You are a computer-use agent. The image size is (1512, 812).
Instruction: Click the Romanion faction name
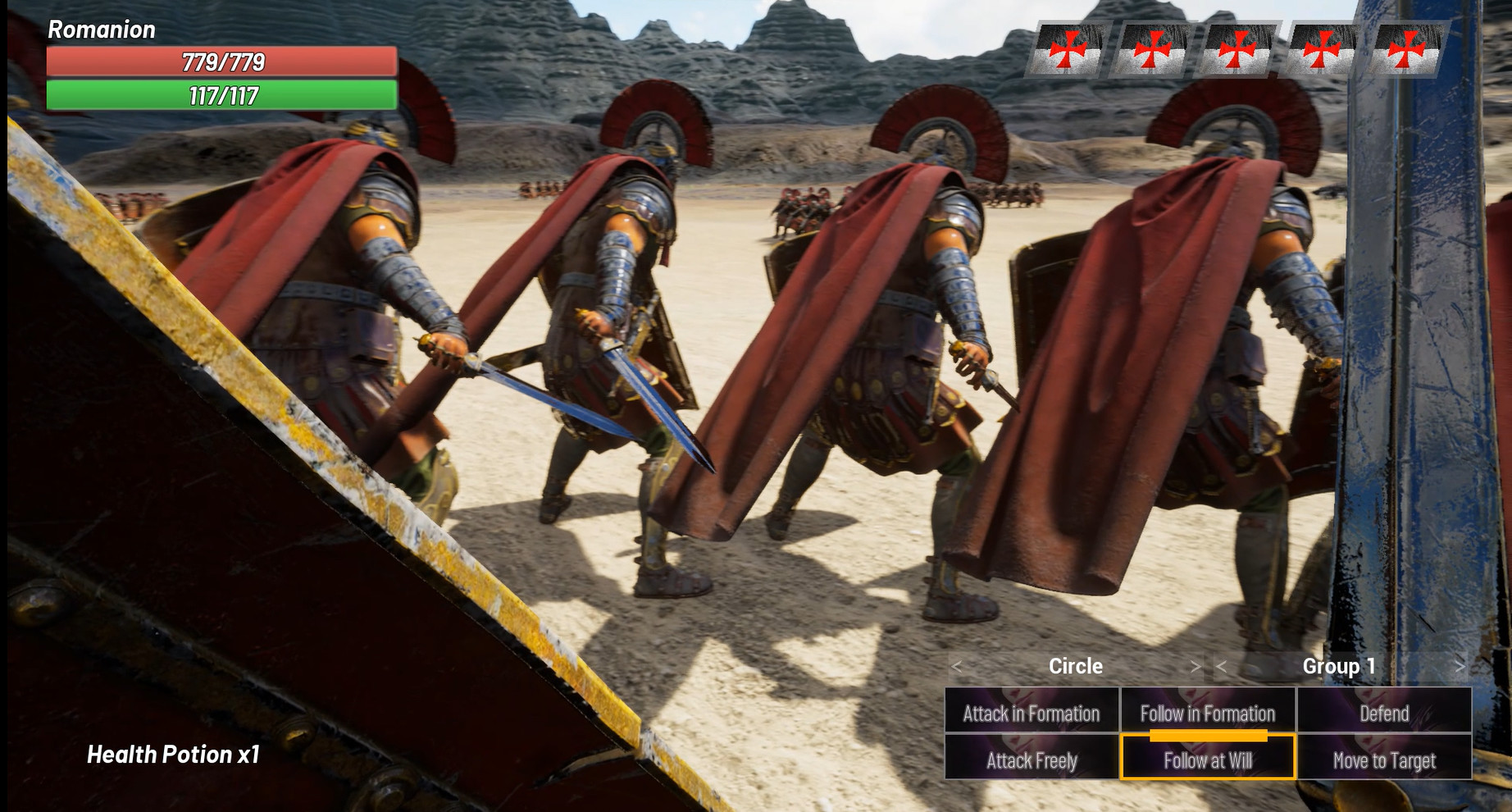point(102,31)
